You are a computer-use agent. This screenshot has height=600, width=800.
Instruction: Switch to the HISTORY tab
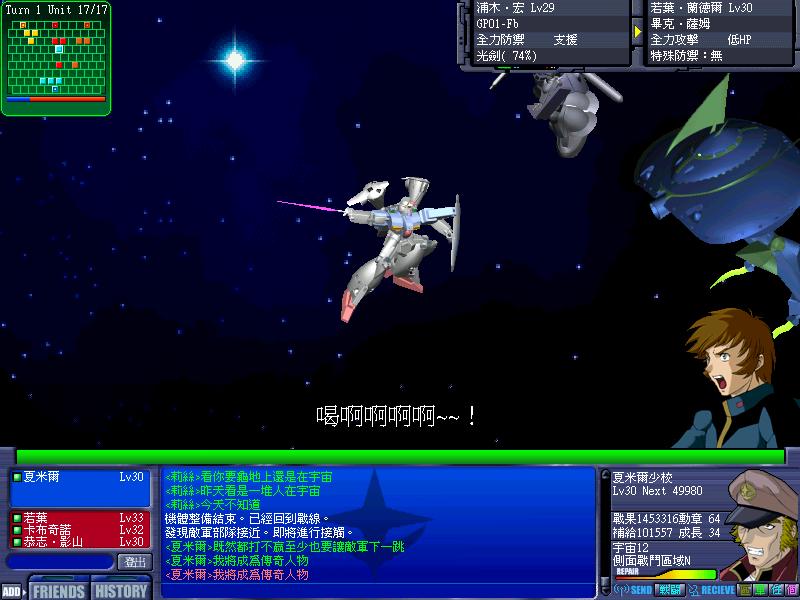[x=121, y=590]
